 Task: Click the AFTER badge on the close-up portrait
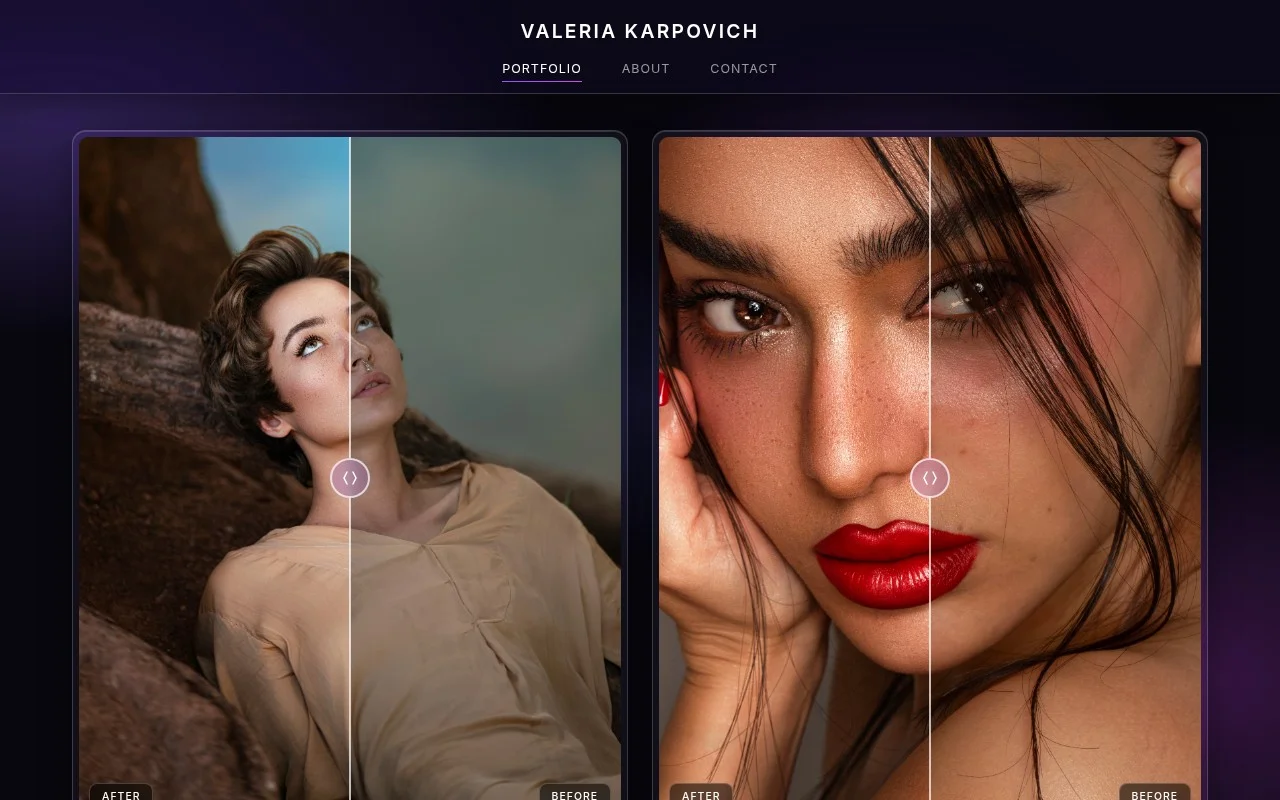[x=701, y=794]
